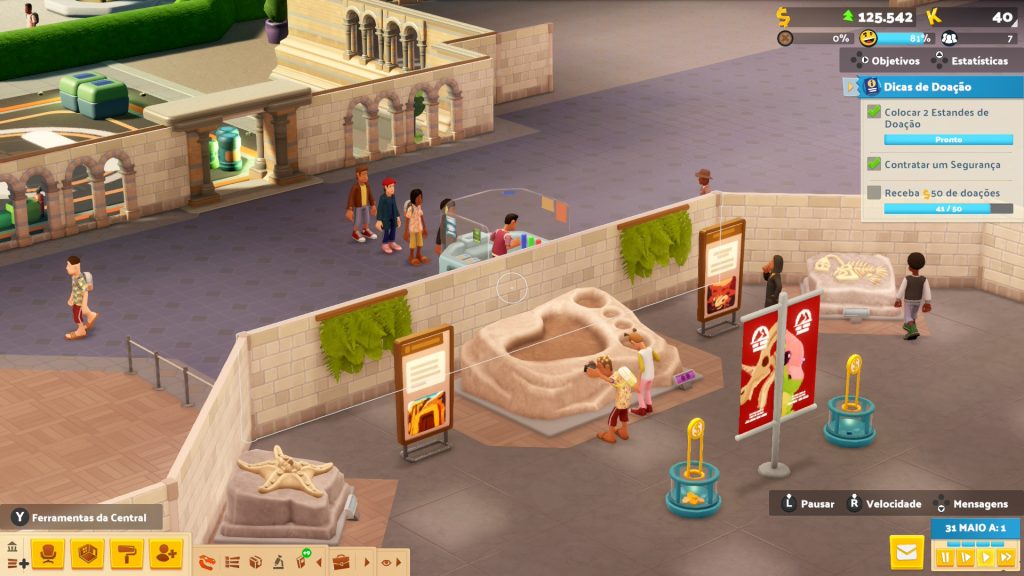Set game speed to normal play
1024x576 pixels.
[x=985, y=556]
